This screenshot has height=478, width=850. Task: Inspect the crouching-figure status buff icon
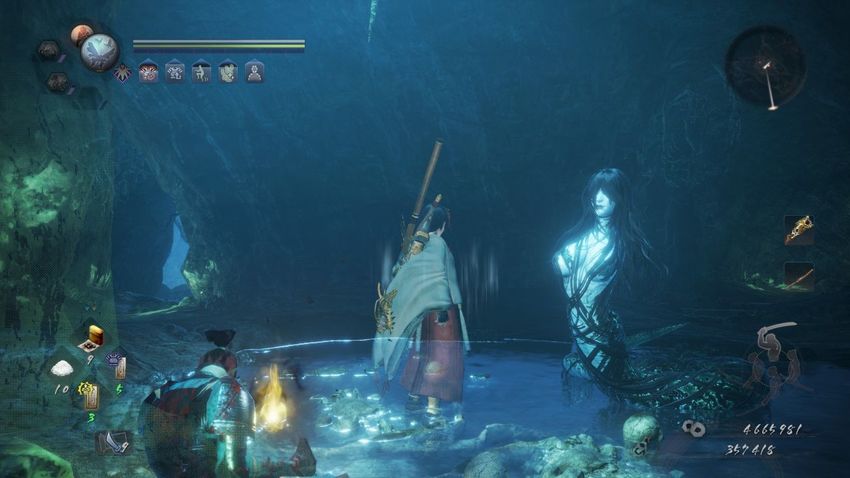pos(201,72)
